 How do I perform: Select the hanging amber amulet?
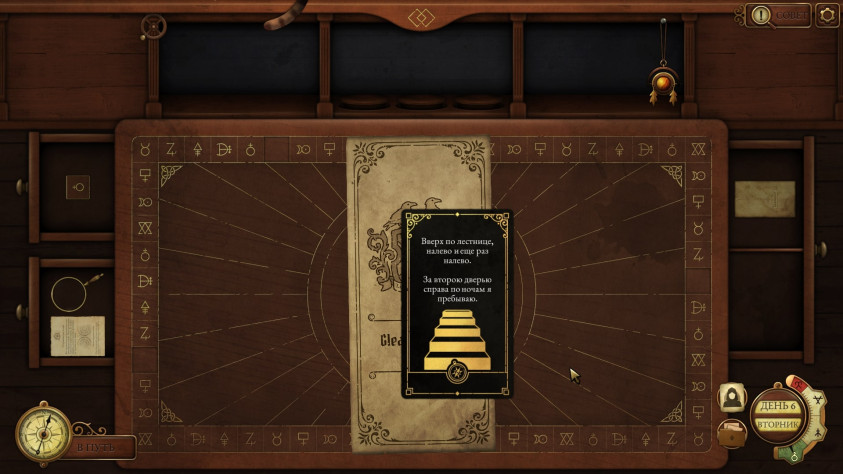[x=662, y=82]
